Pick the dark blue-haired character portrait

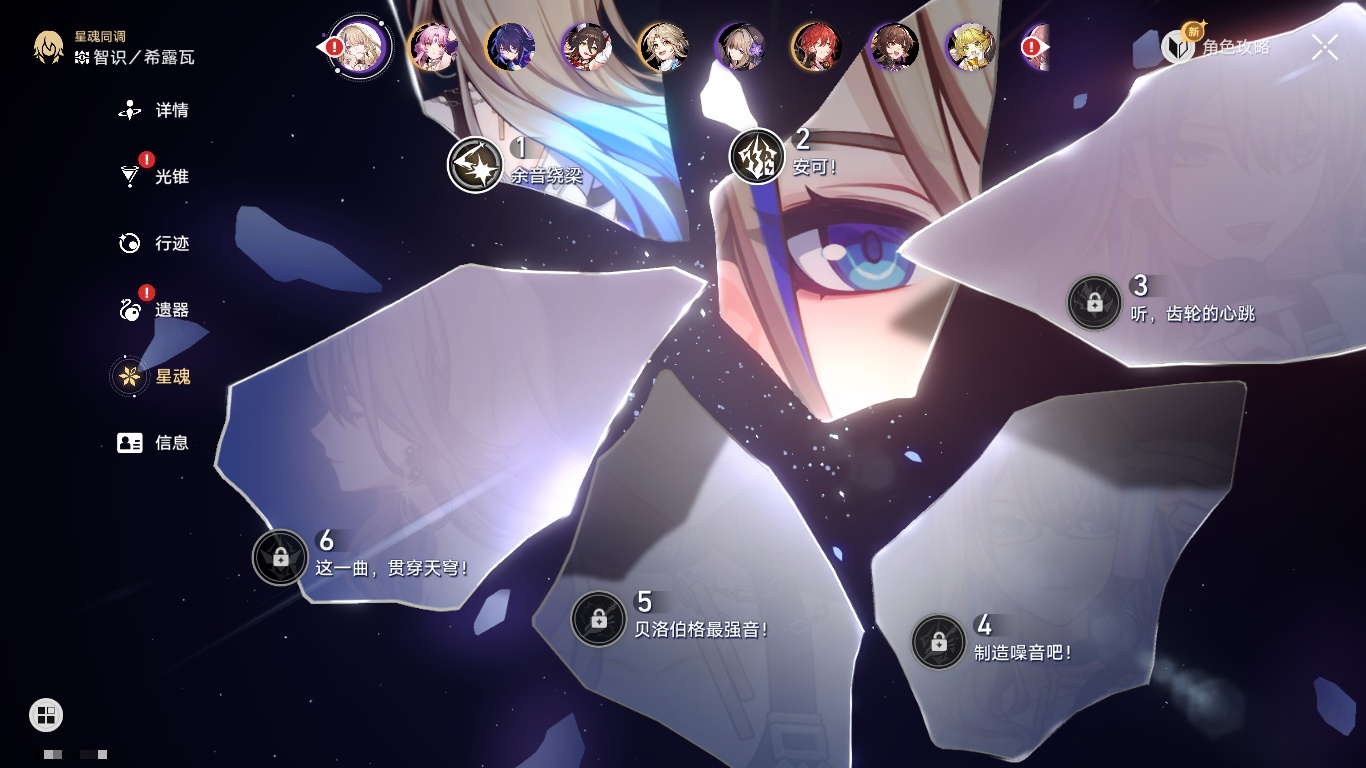(x=510, y=47)
